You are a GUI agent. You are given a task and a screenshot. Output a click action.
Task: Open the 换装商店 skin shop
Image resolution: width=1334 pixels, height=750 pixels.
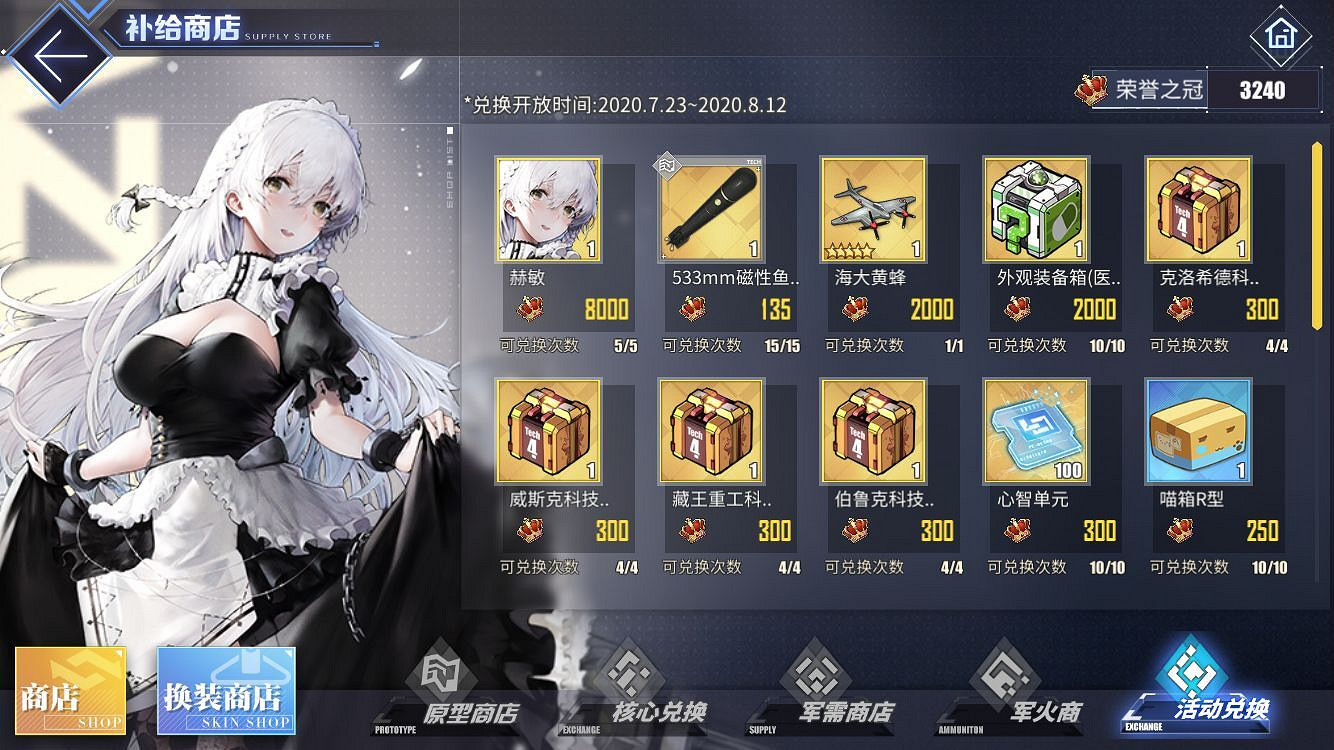(227, 688)
